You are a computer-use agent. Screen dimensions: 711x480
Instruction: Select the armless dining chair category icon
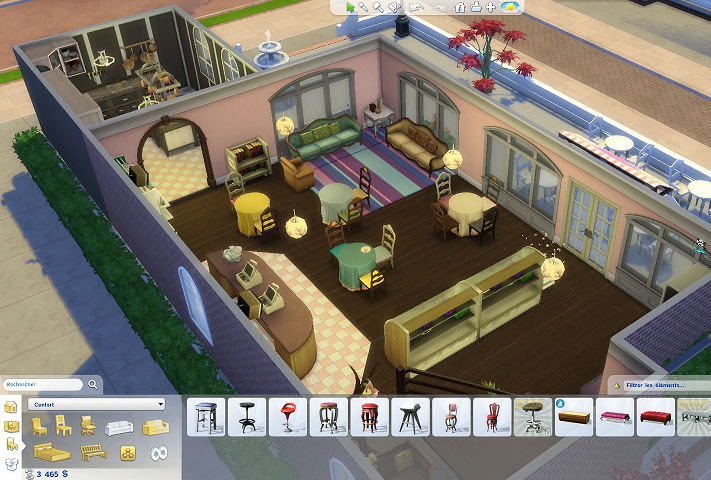click(x=64, y=426)
